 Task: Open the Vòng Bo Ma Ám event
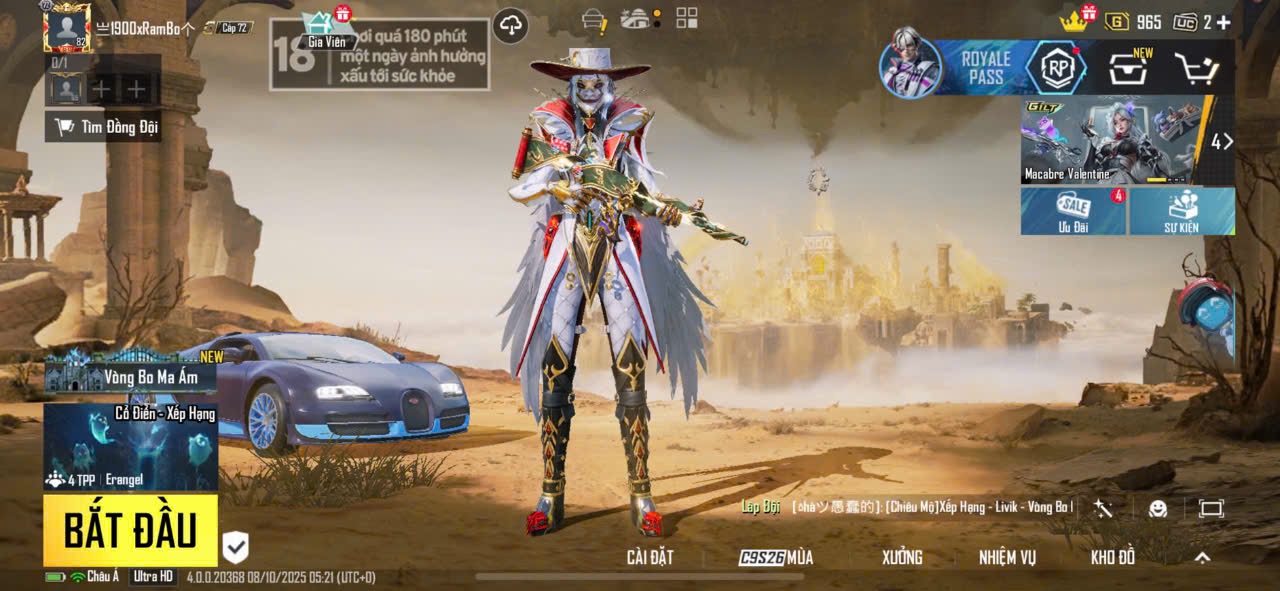point(131,376)
